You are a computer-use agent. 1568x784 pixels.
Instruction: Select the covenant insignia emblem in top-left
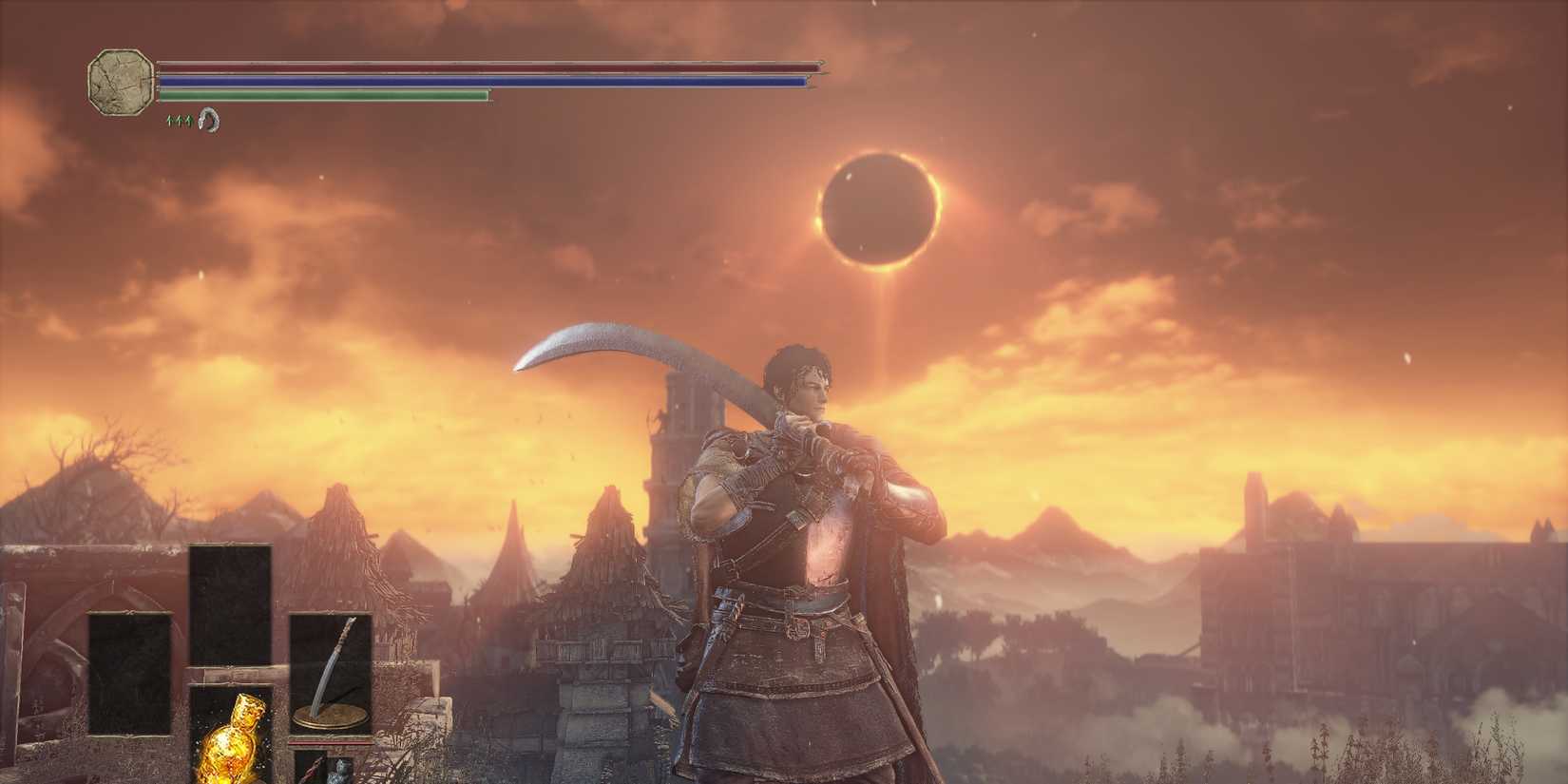[120, 84]
